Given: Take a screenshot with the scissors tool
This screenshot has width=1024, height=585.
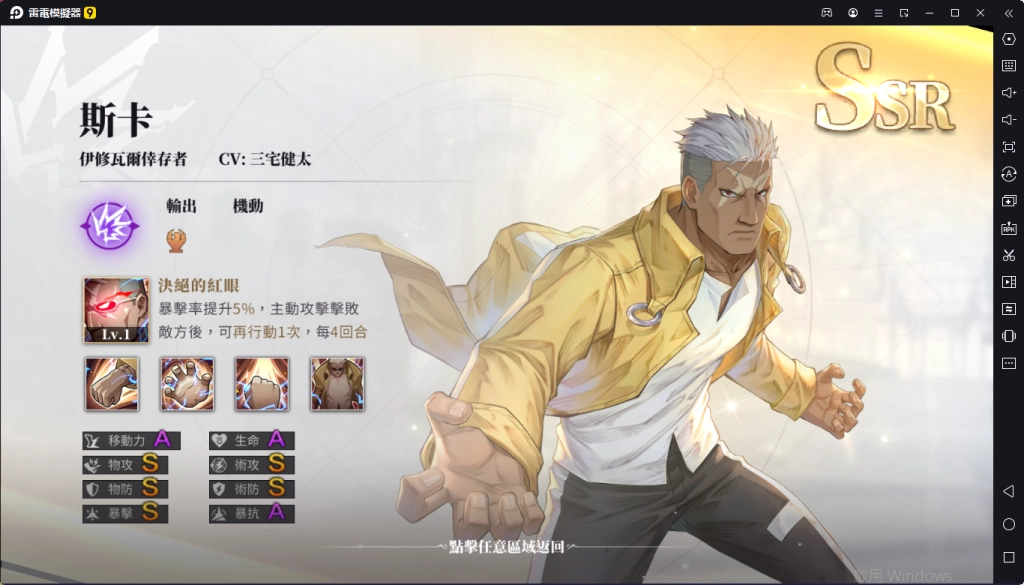Looking at the screenshot, I should pos(1009,255).
